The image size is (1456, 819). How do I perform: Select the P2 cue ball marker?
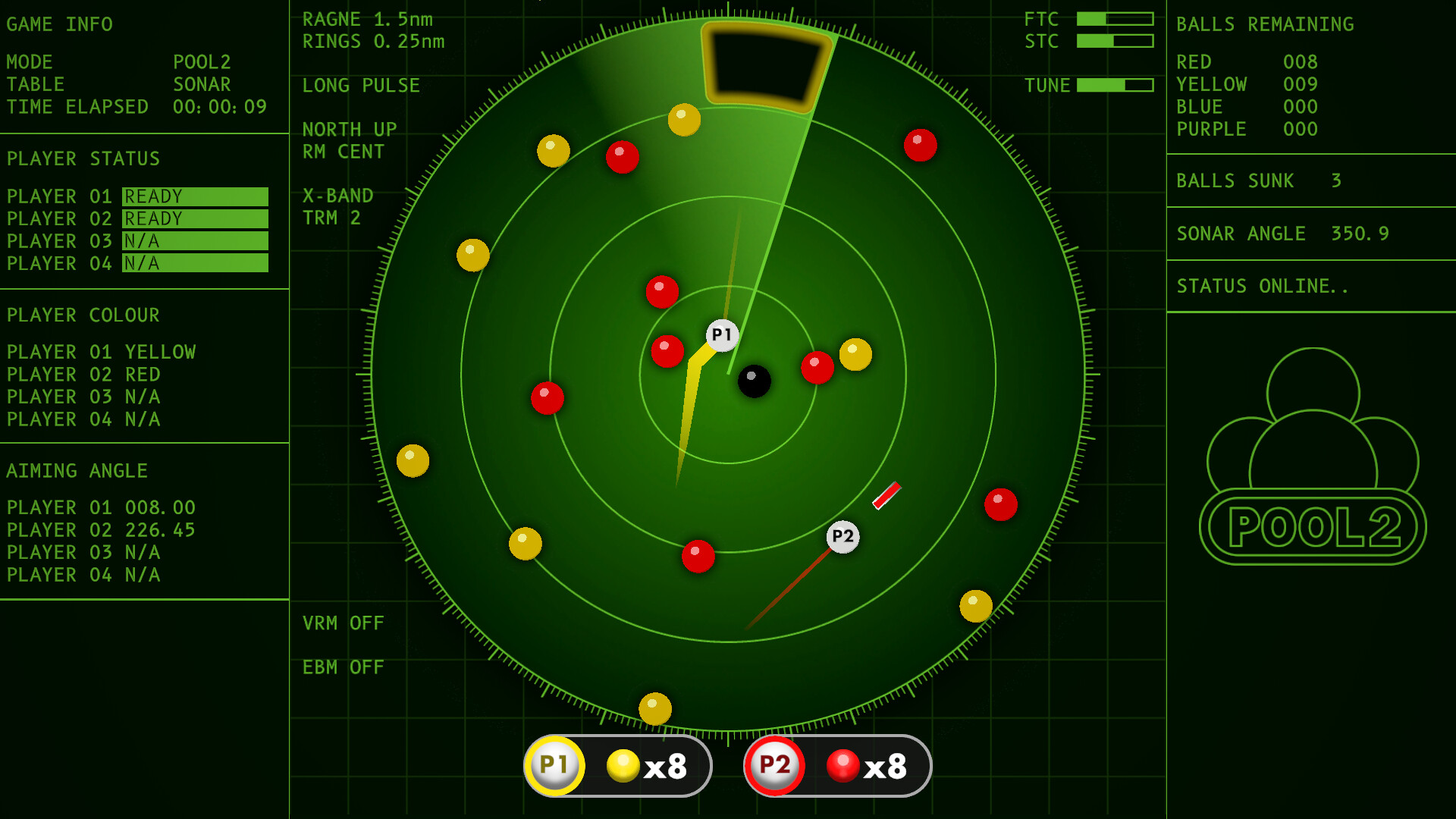843,536
